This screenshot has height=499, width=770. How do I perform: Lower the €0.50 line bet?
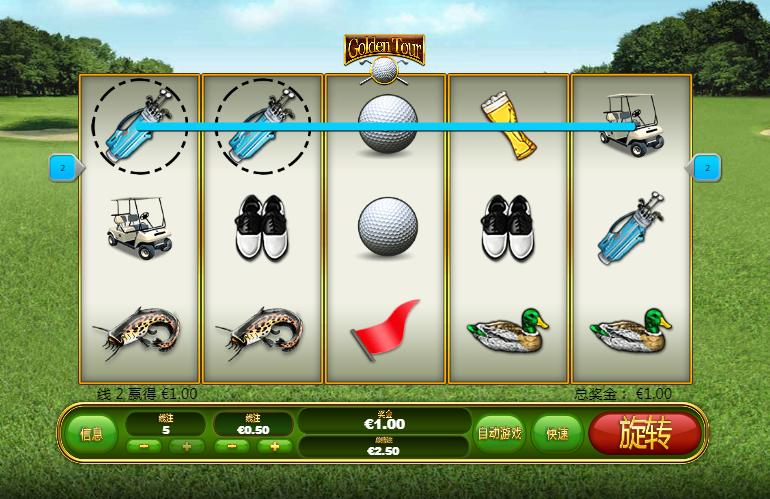230,446
